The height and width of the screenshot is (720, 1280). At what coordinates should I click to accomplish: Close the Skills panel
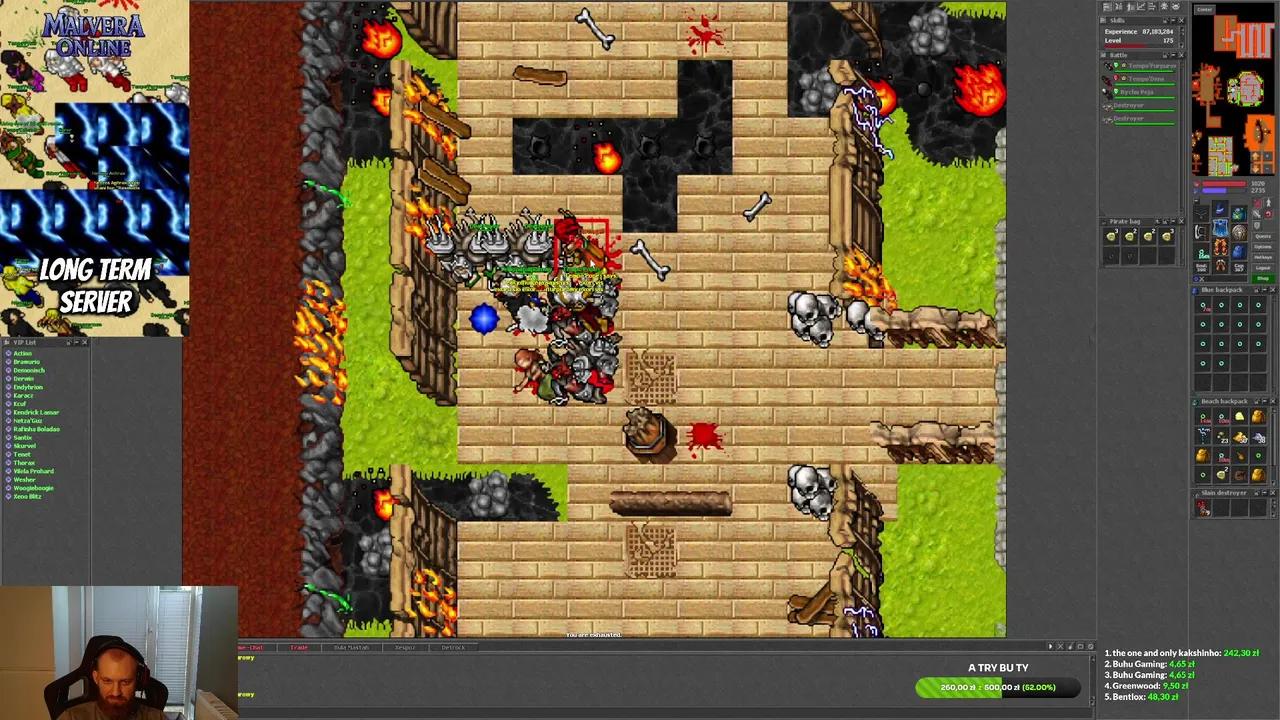(1181, 20)
